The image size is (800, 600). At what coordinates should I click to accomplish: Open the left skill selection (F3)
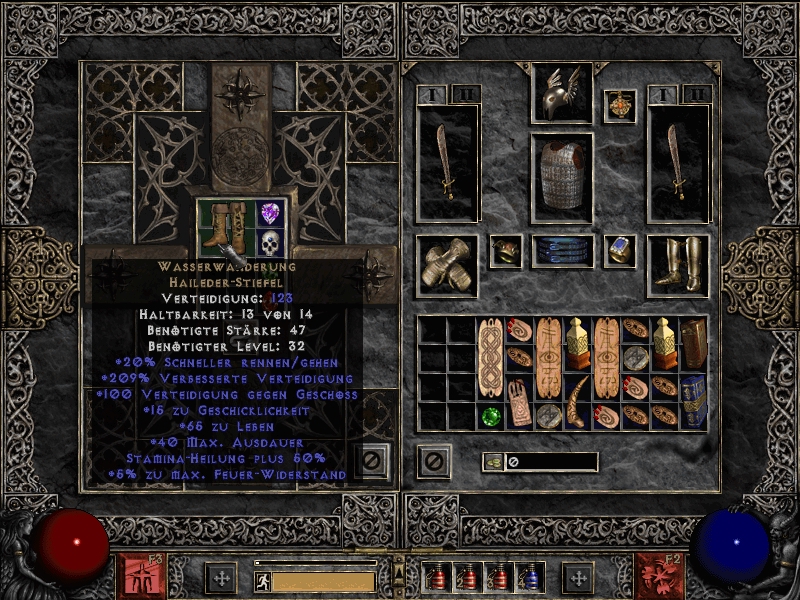(141, 576)
